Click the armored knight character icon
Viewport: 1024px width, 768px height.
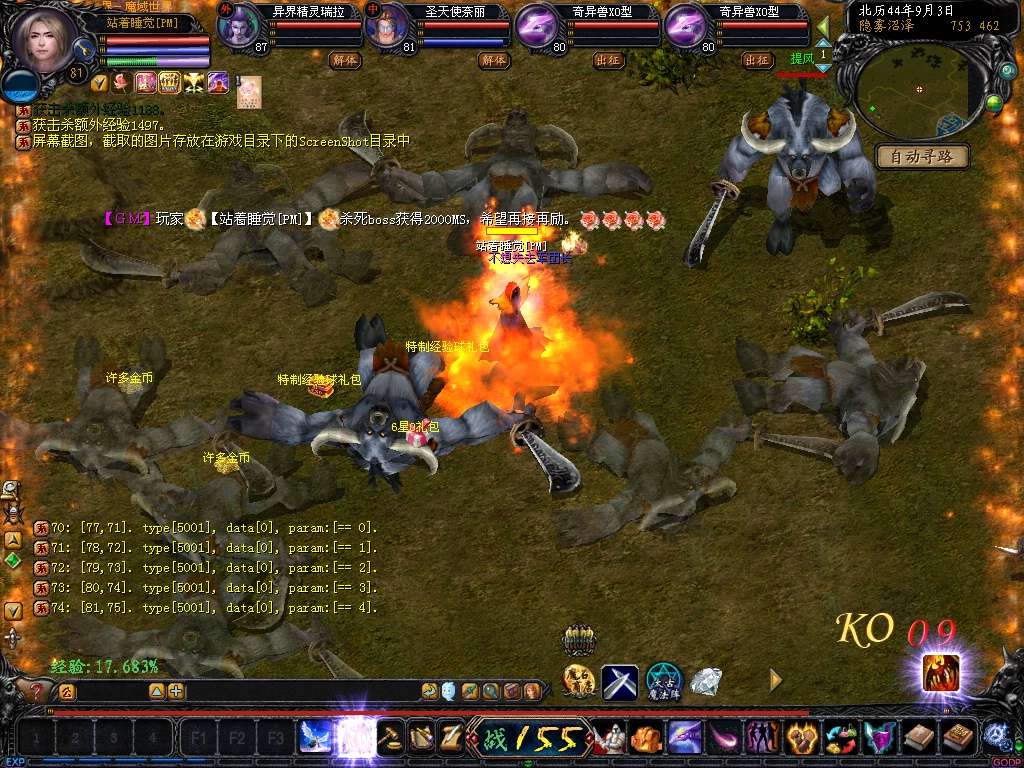[609, 738]
